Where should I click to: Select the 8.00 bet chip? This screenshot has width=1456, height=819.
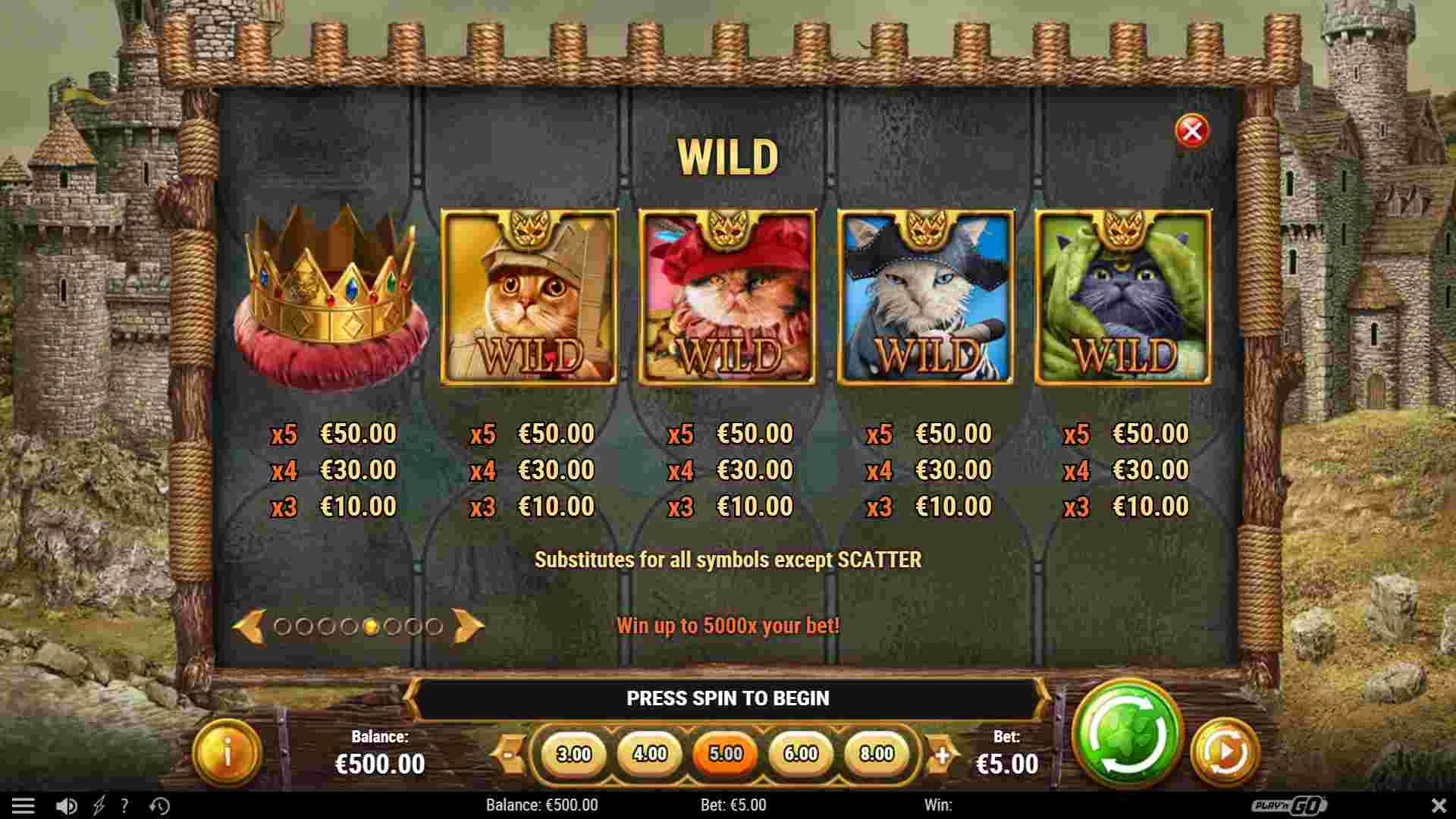pos(877,754)
